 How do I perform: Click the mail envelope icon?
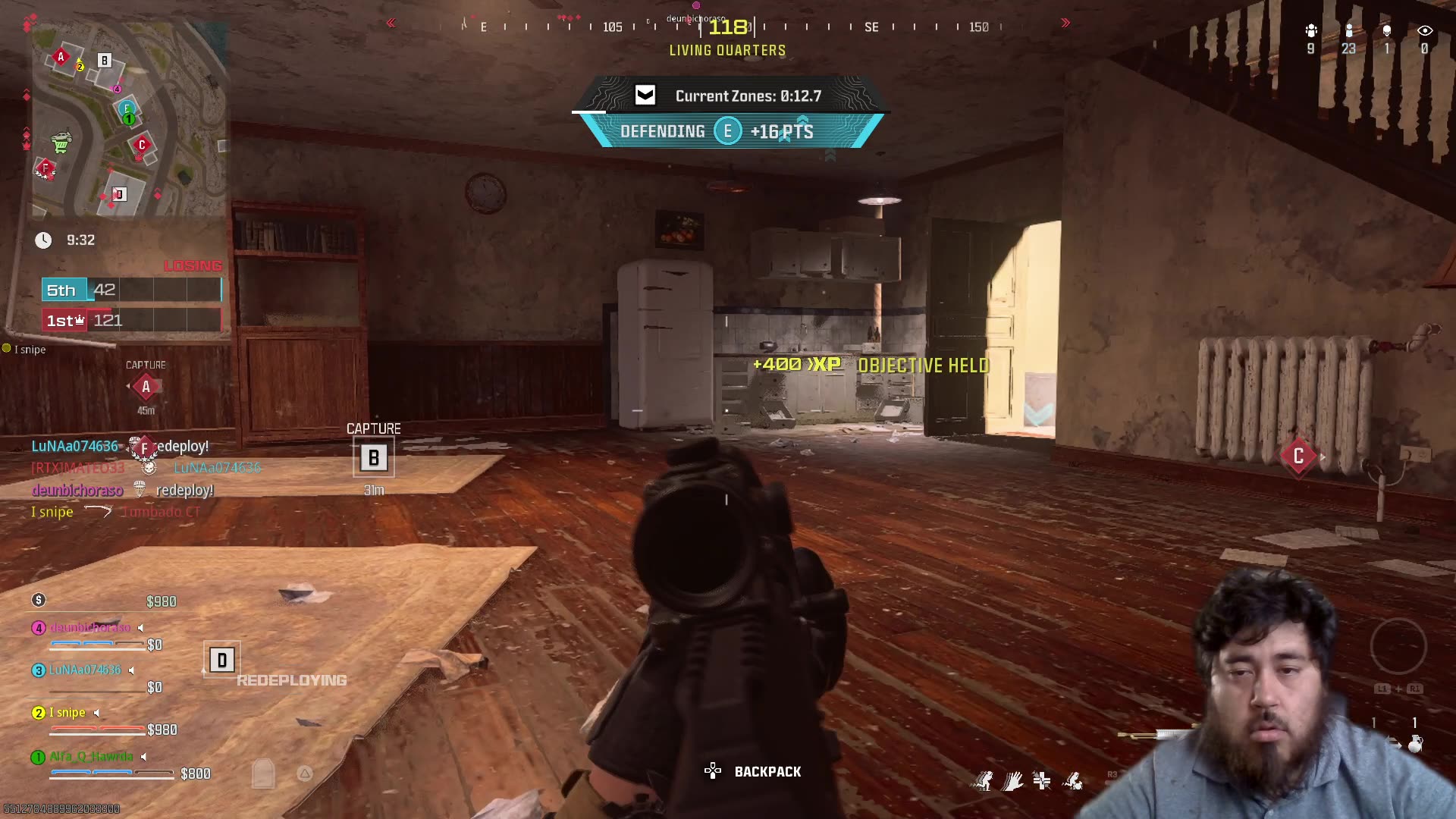pos(645,96)
